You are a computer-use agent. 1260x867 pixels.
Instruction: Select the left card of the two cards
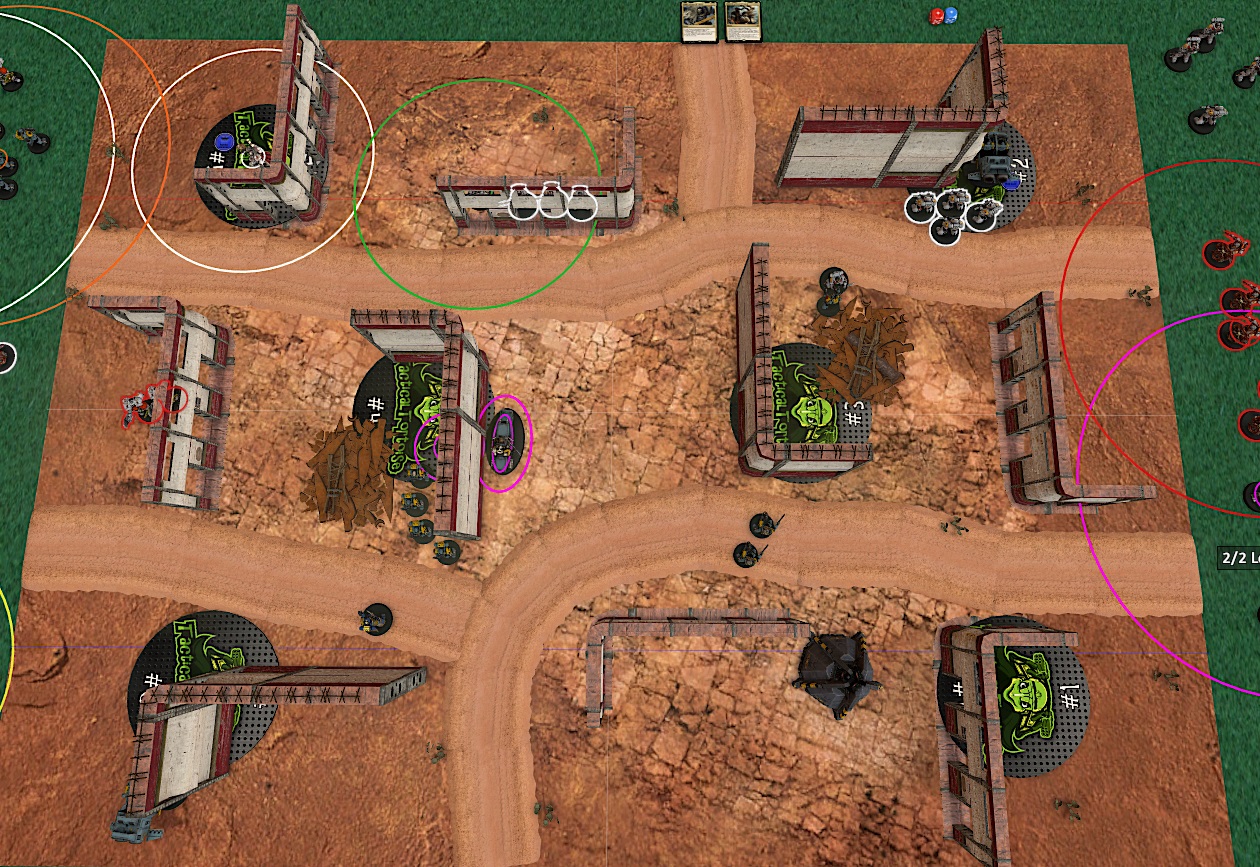[x=697, y=21]
